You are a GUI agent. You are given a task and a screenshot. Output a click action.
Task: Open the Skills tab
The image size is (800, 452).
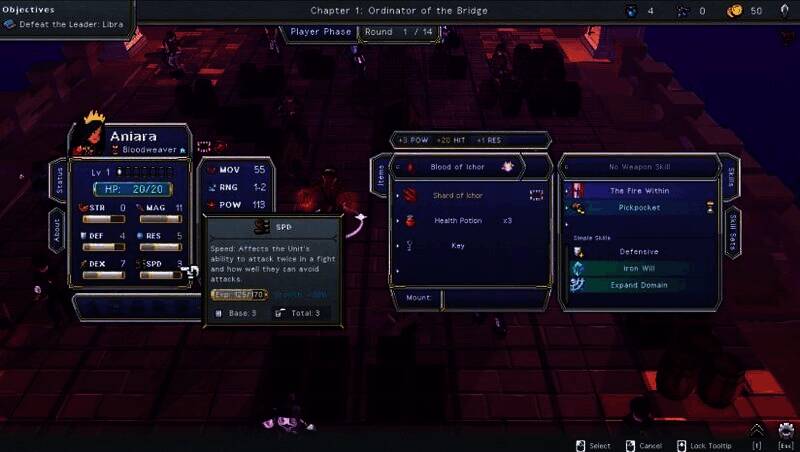point(730,176)
